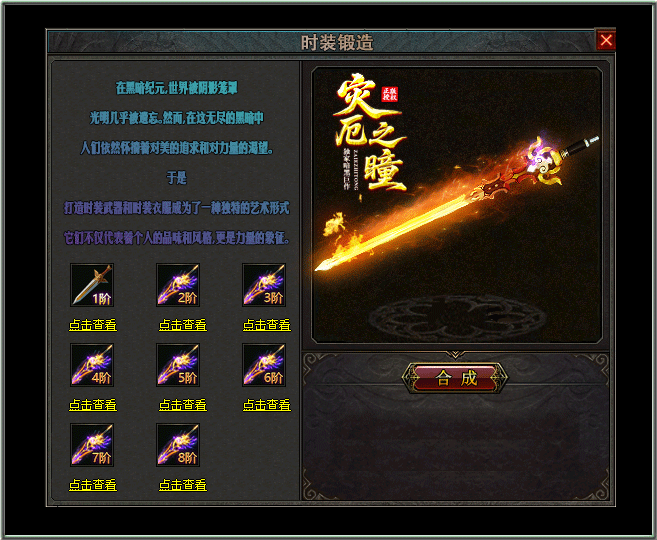
Task: Pick the 7阶 weapon icon
Action: point(92,445)
